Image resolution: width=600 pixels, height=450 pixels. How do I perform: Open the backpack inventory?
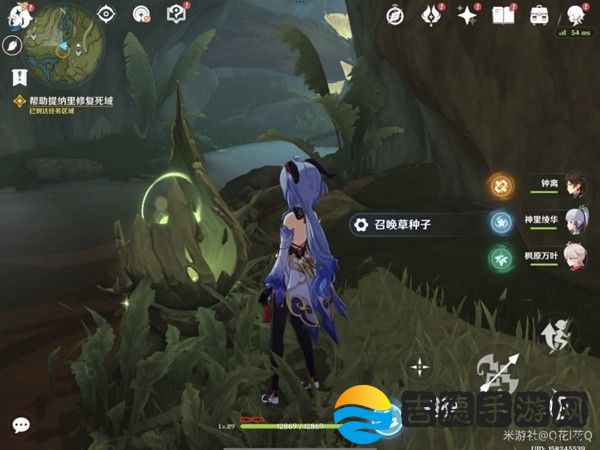[x=539, y=15]
